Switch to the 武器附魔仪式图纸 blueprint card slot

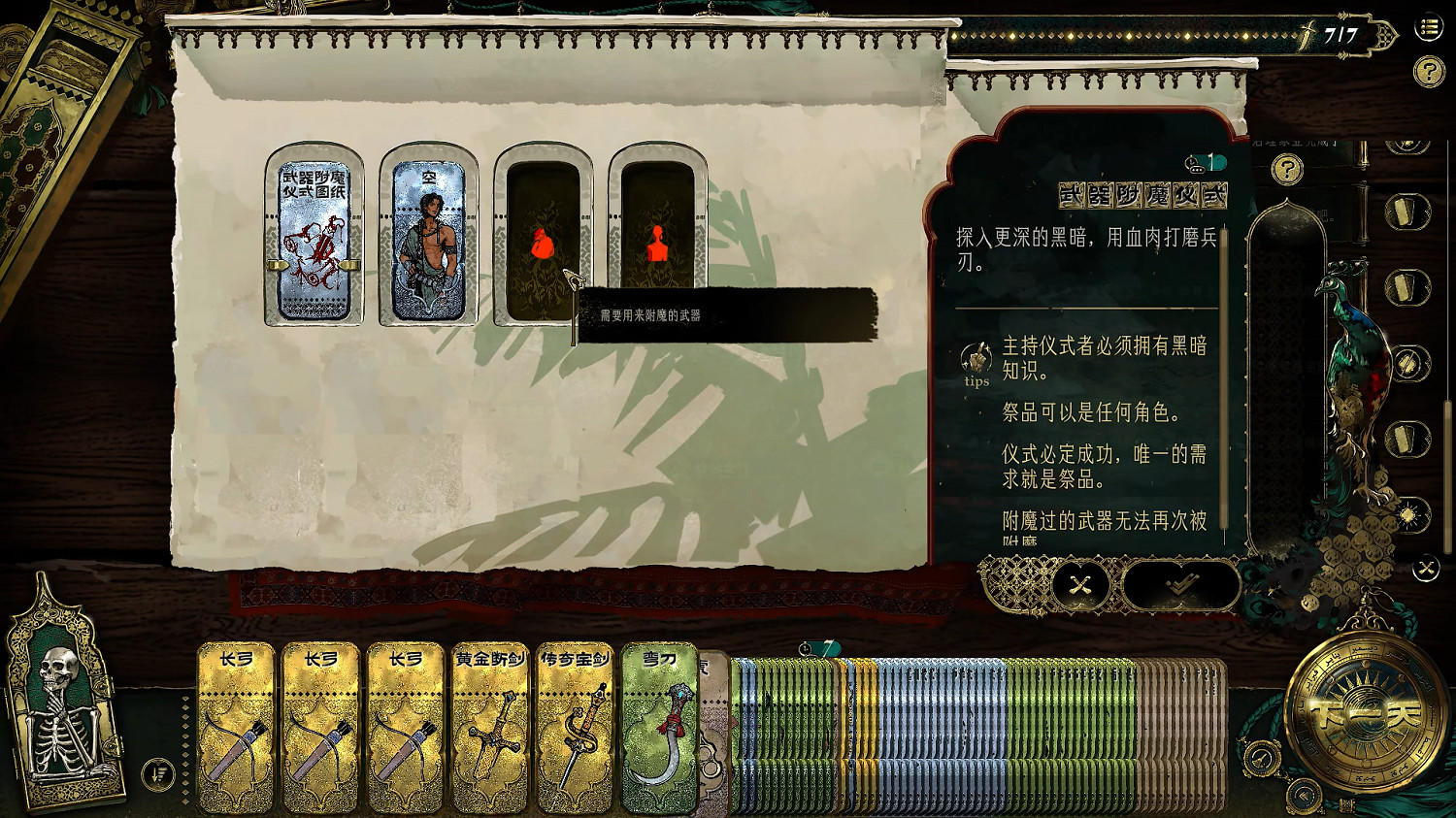314,233
